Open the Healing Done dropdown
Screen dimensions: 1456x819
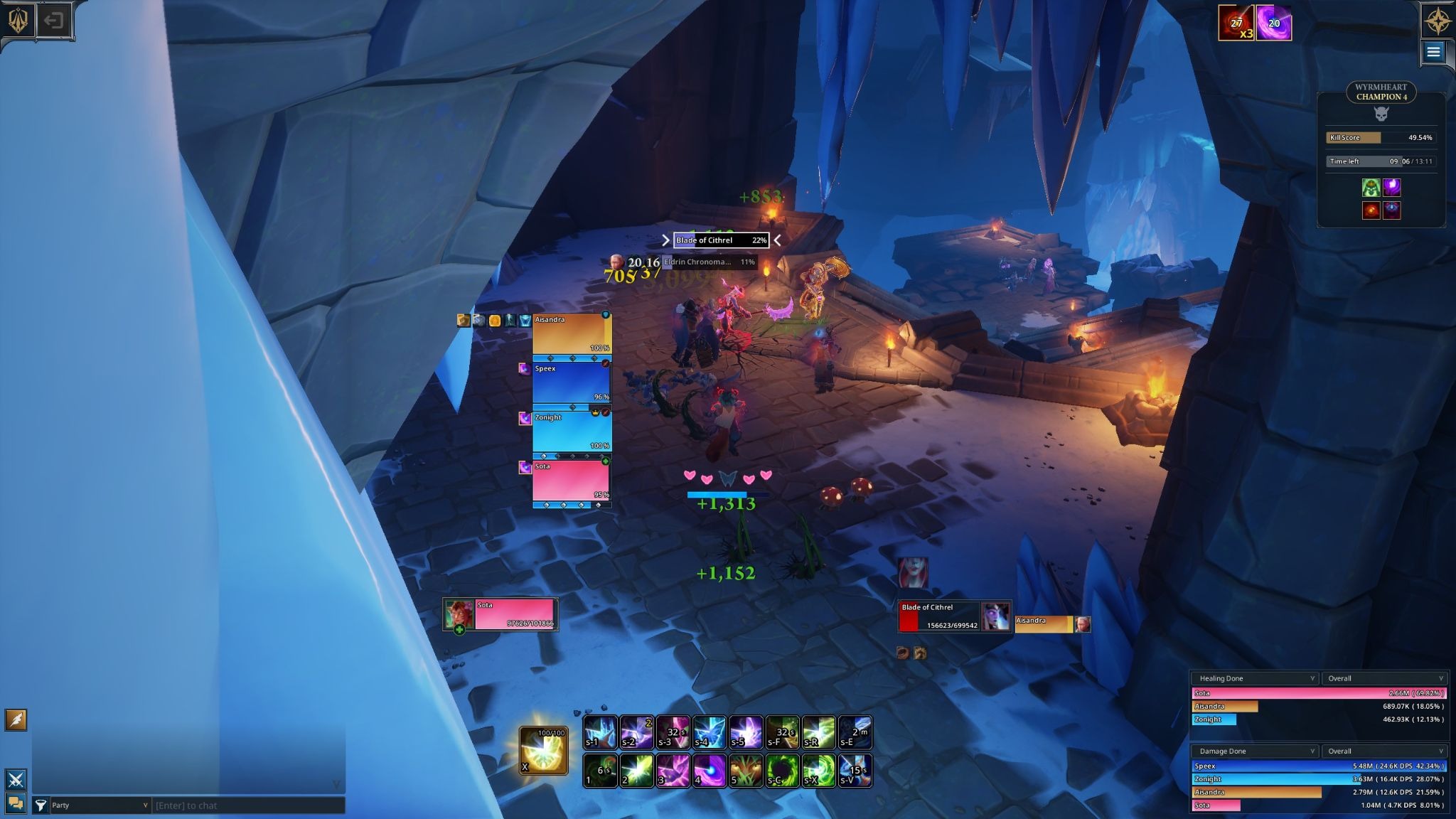[x=1256, y=678]
